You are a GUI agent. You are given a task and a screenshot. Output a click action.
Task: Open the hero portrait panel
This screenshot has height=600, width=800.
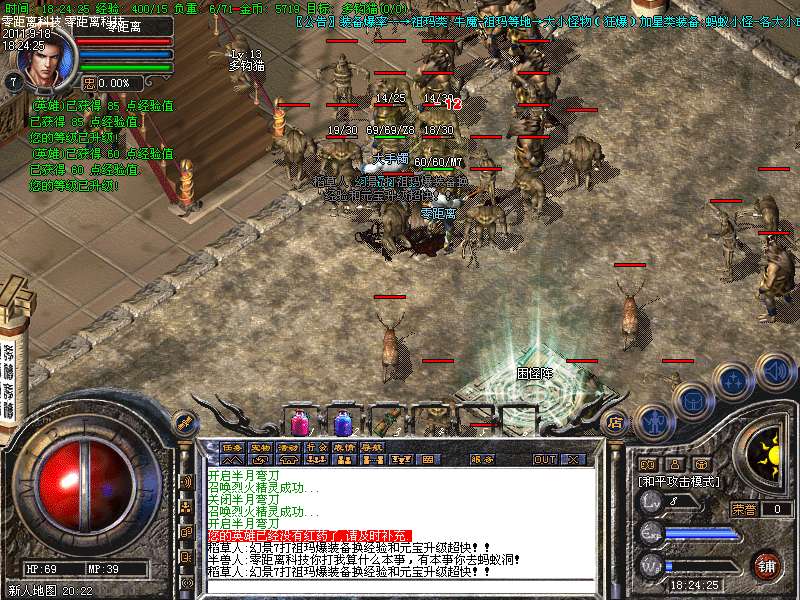(x=39, y=62)
